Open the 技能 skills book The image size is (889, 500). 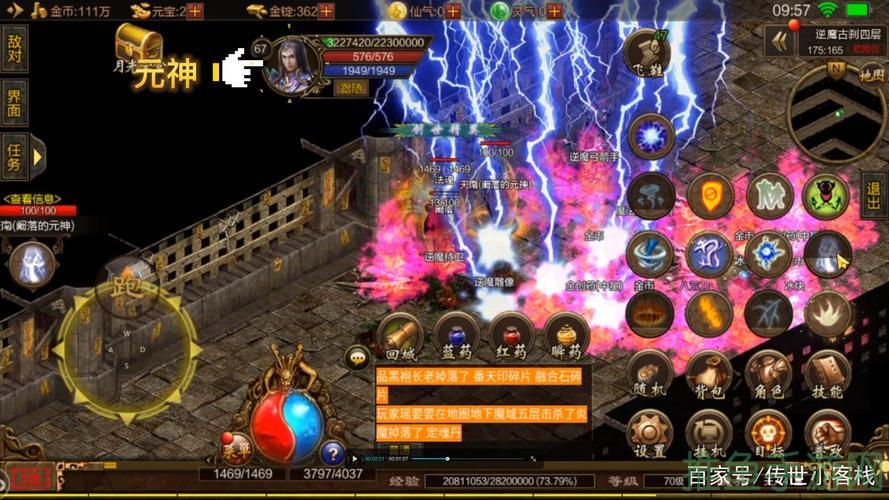tap(827, 374)
